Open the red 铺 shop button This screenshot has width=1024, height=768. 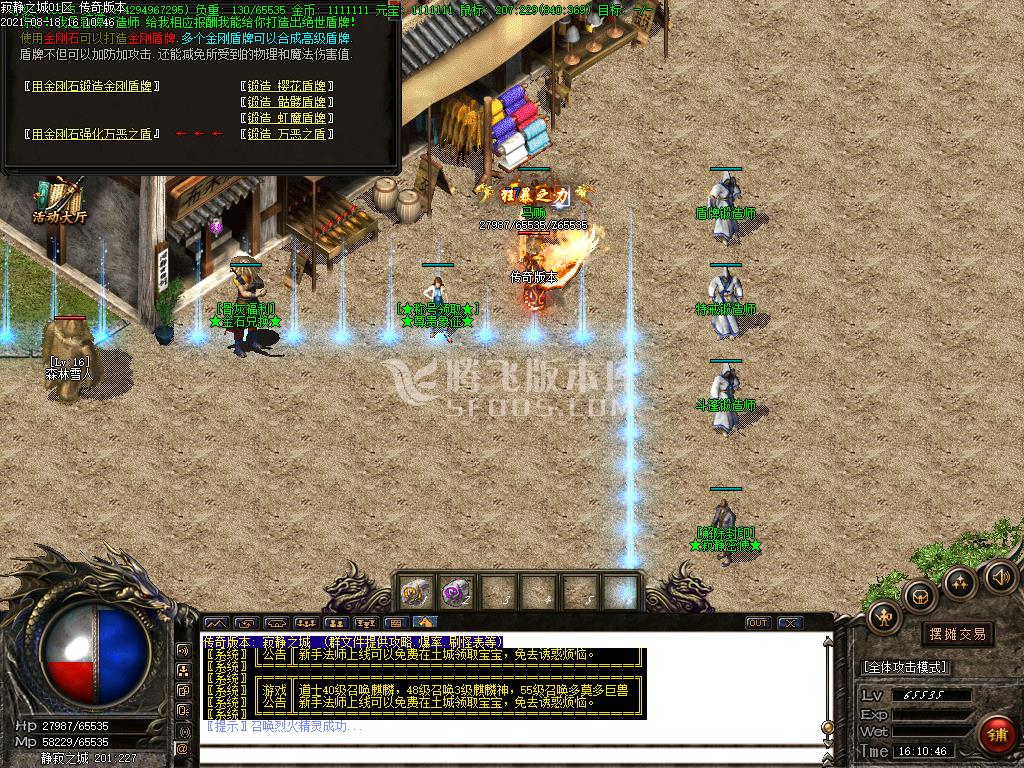[x=996, y=735]
